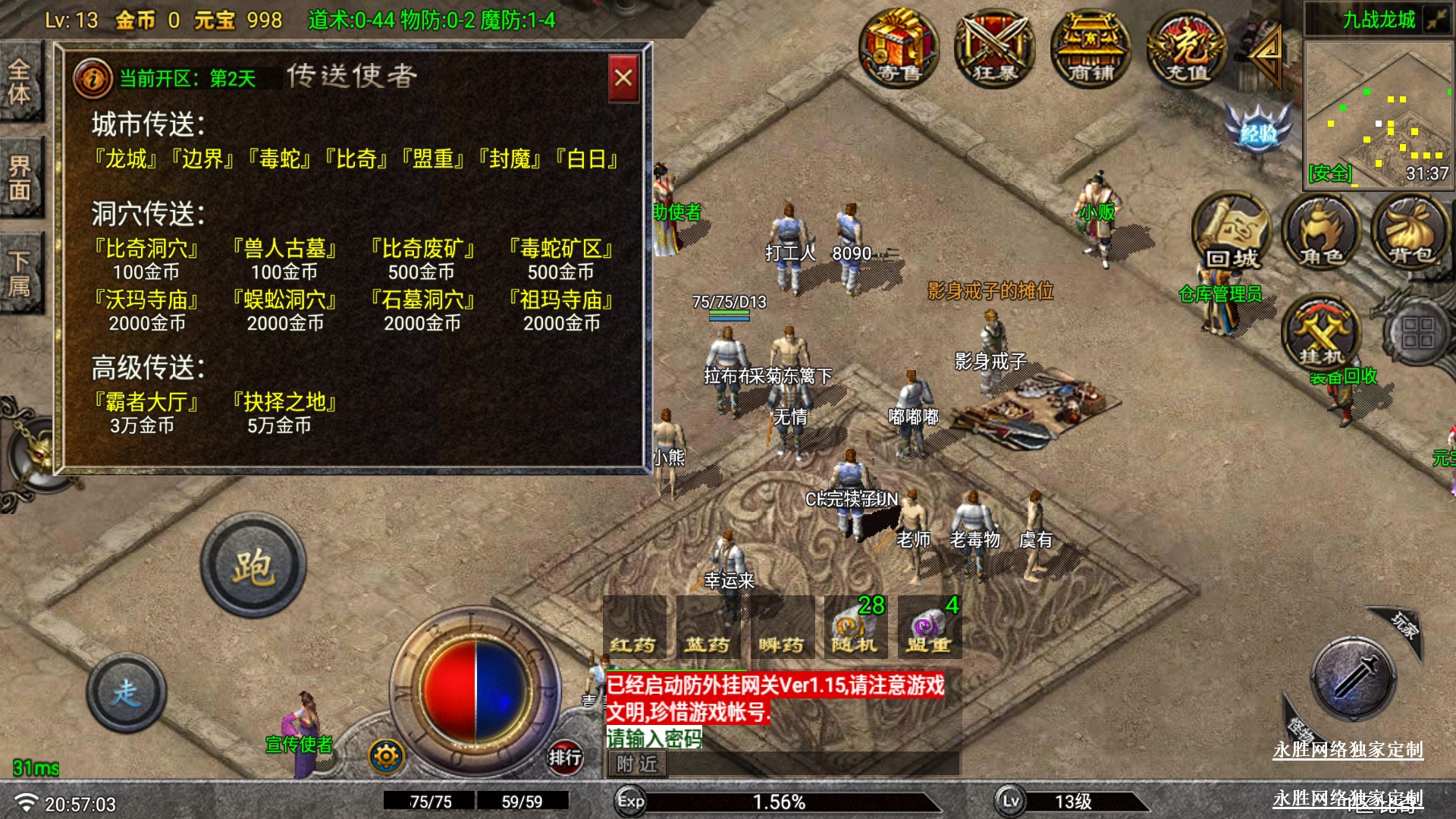This screenshot has width=1456, height=819.
Task: Switch movement to 走 walk mode
Action: coord(127,692)
